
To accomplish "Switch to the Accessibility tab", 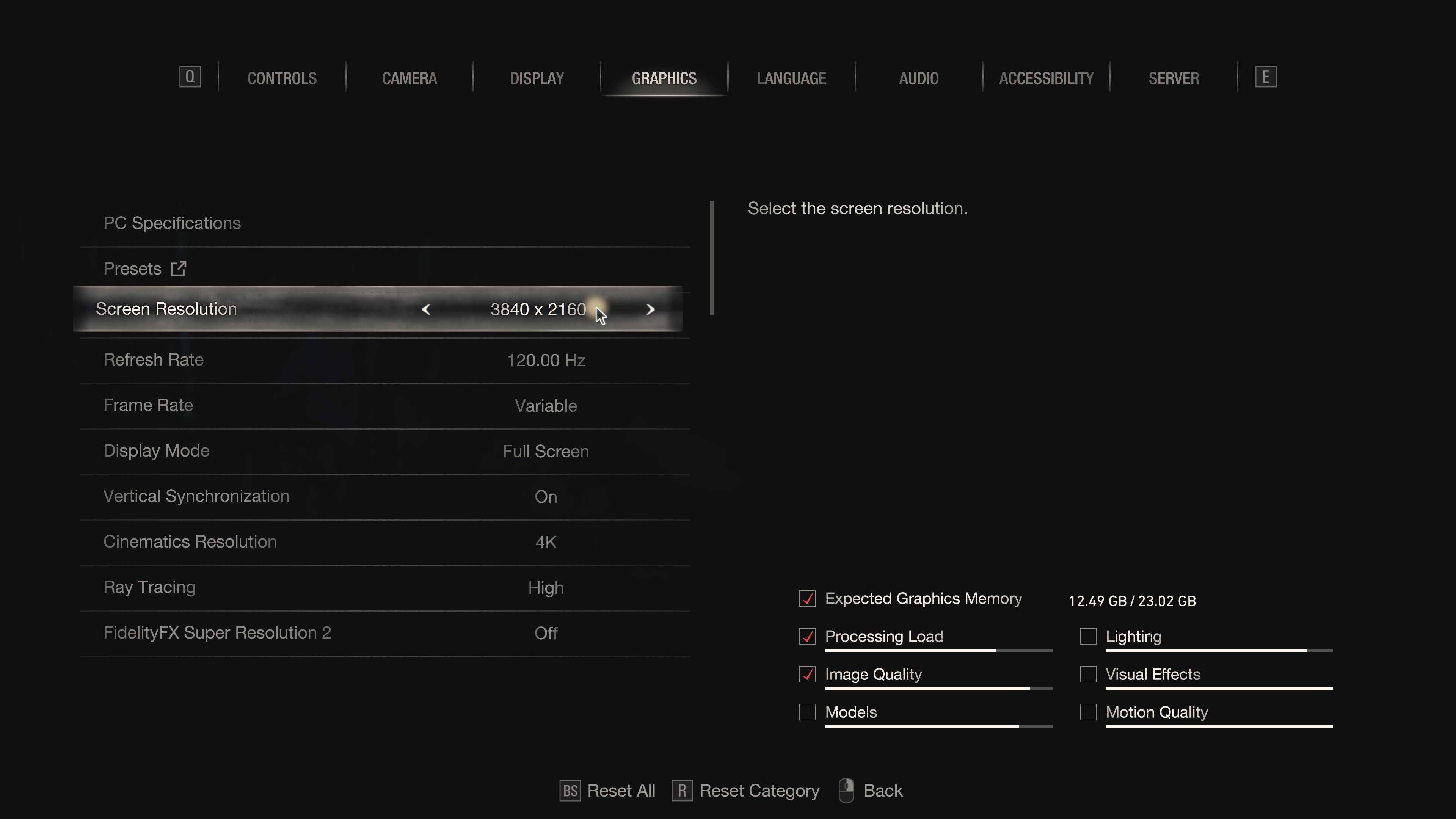I will [1046, 78].
